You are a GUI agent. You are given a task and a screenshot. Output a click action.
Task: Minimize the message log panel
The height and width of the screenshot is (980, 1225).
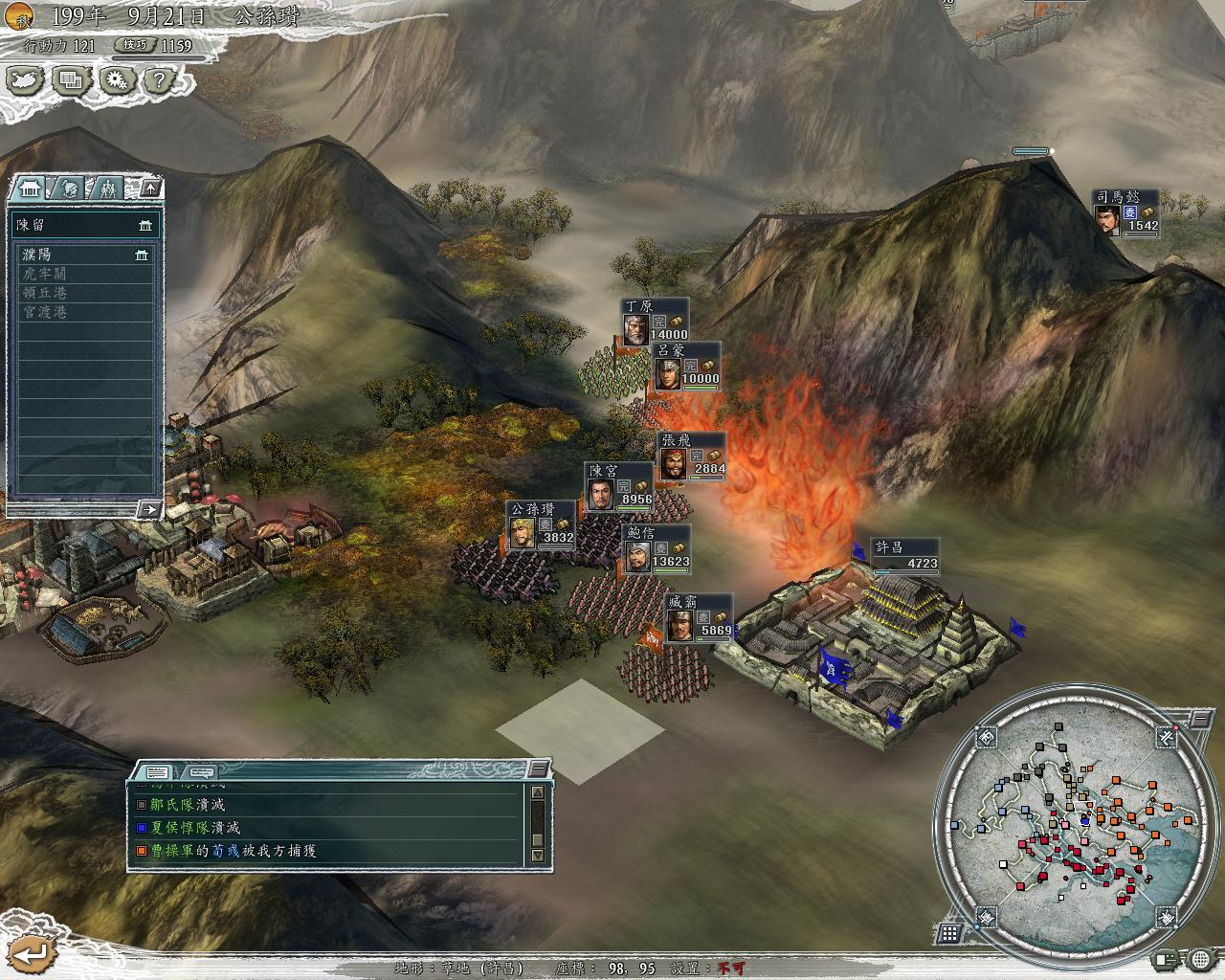tap(540, 768)
